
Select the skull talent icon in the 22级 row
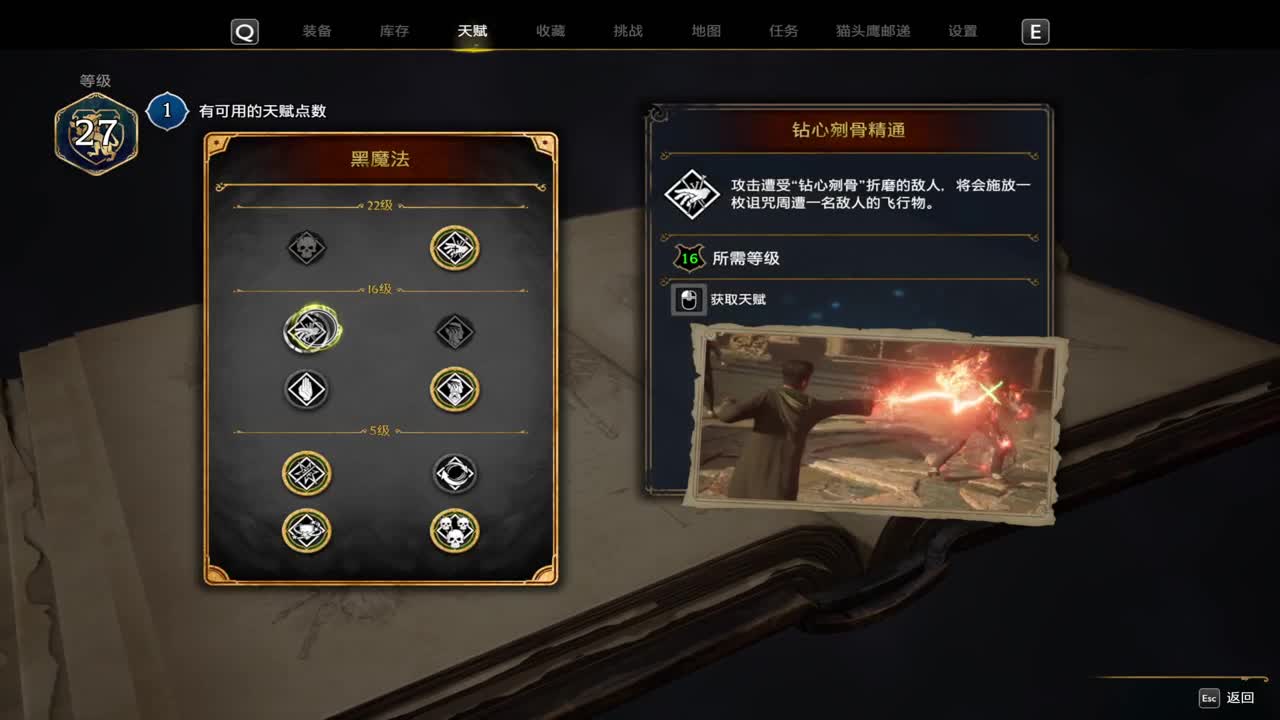click(307, 248)
